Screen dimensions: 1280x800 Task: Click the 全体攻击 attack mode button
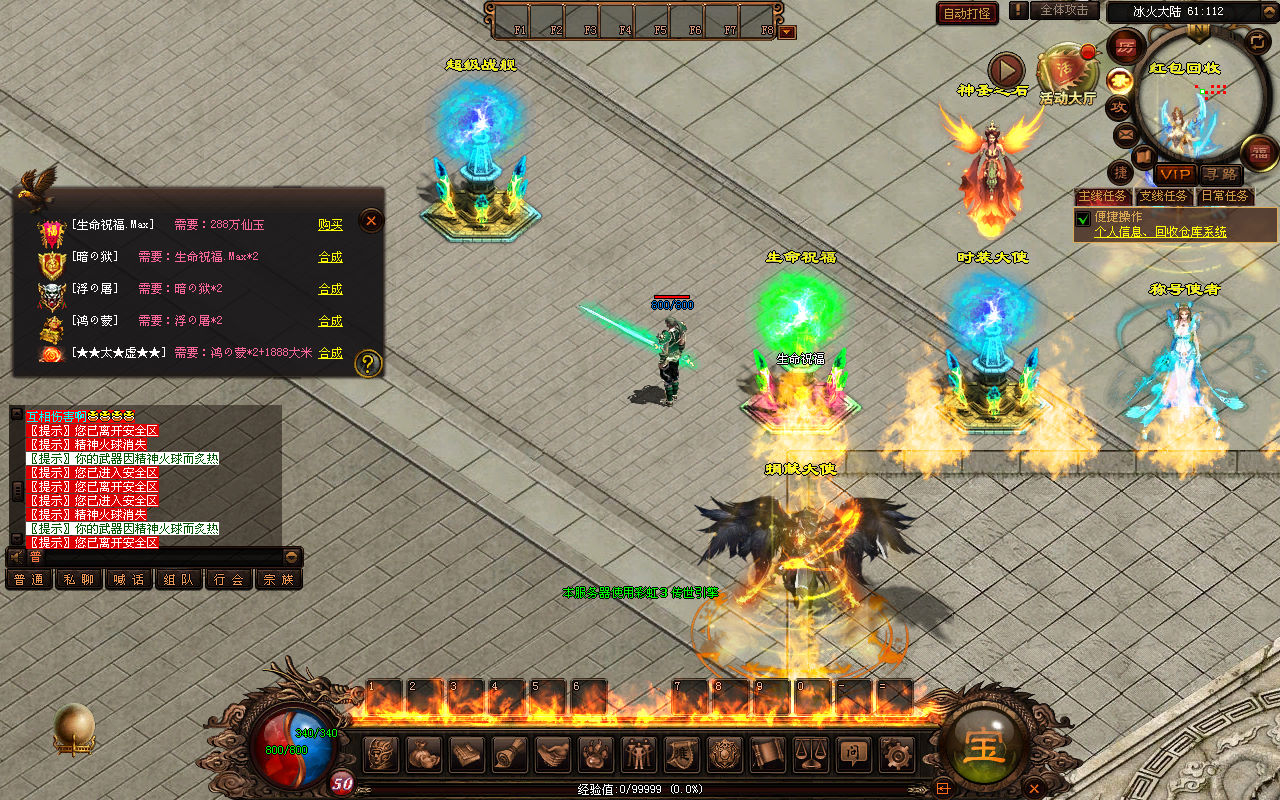(x=1064, y=10)
